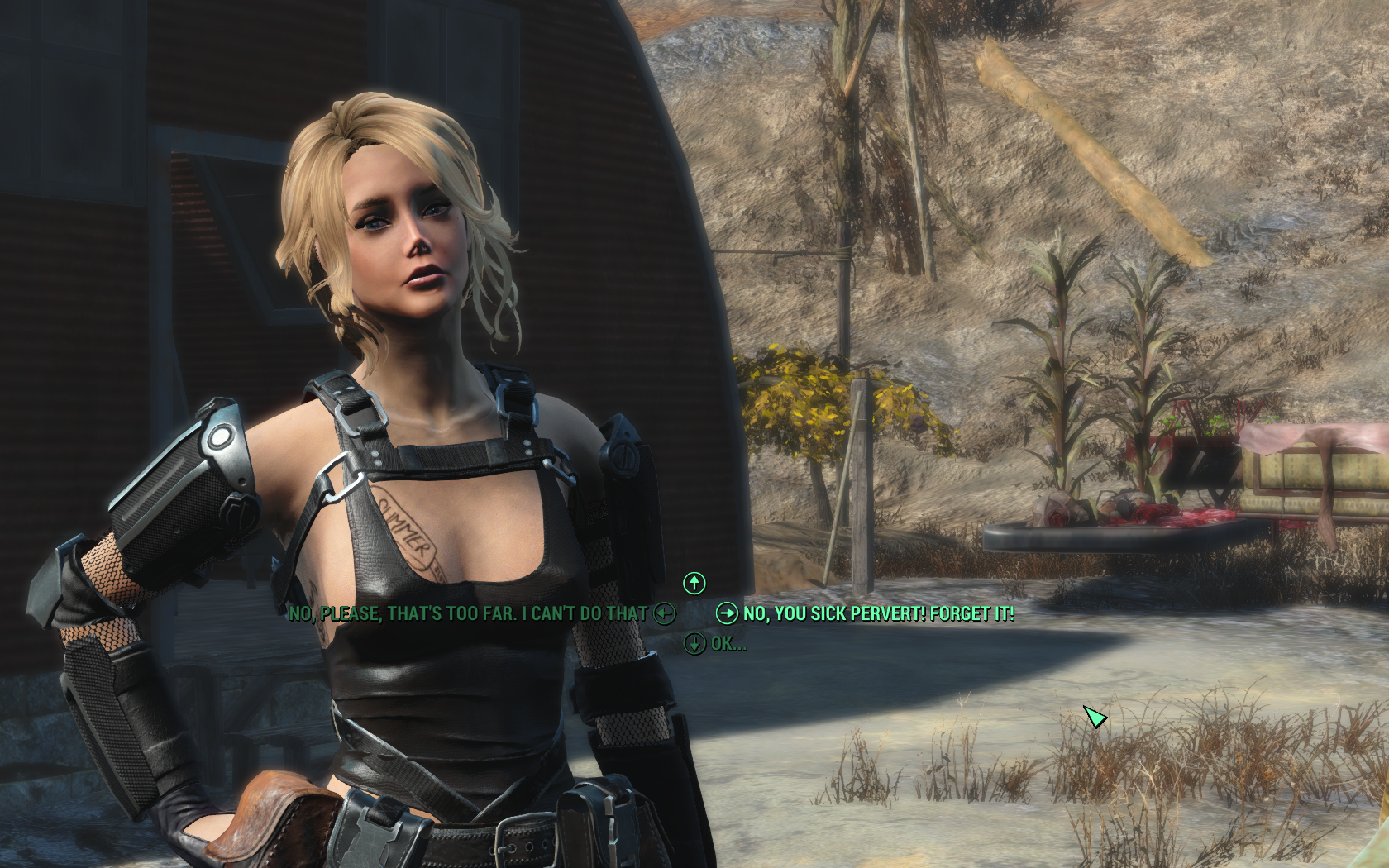Viewport: 1389px width, 868px height.
Task: Select "No, you sick pervert! Forget it!" response
Action: tap(878, 613)
